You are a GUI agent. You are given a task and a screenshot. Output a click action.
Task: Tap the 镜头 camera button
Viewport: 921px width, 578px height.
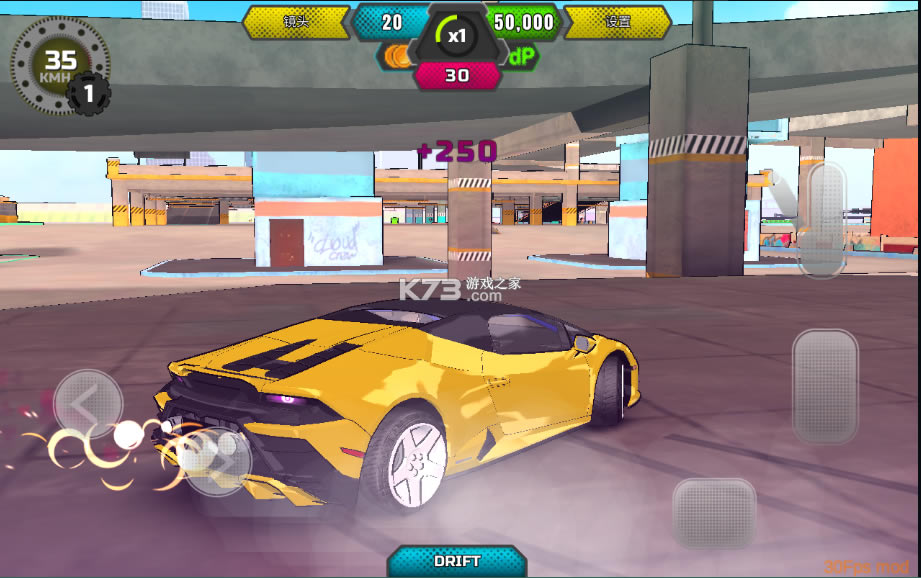(296, 21)
